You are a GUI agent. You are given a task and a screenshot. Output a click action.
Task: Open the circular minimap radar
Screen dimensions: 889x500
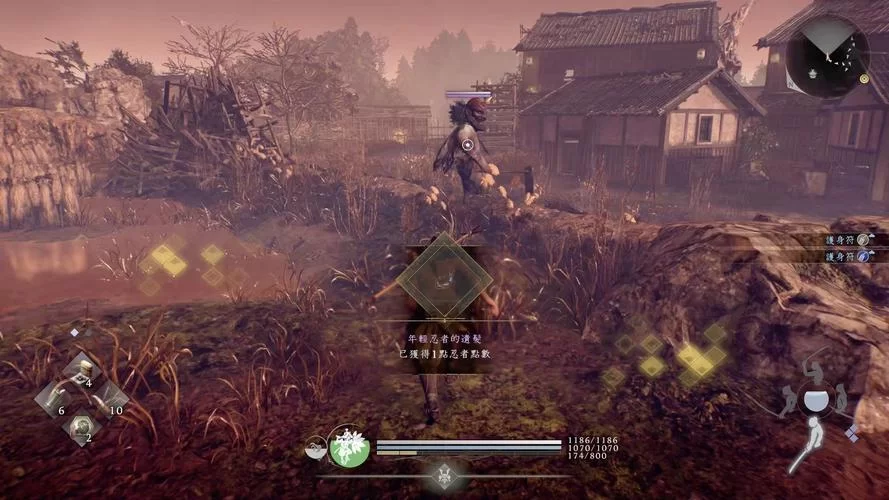826,55
